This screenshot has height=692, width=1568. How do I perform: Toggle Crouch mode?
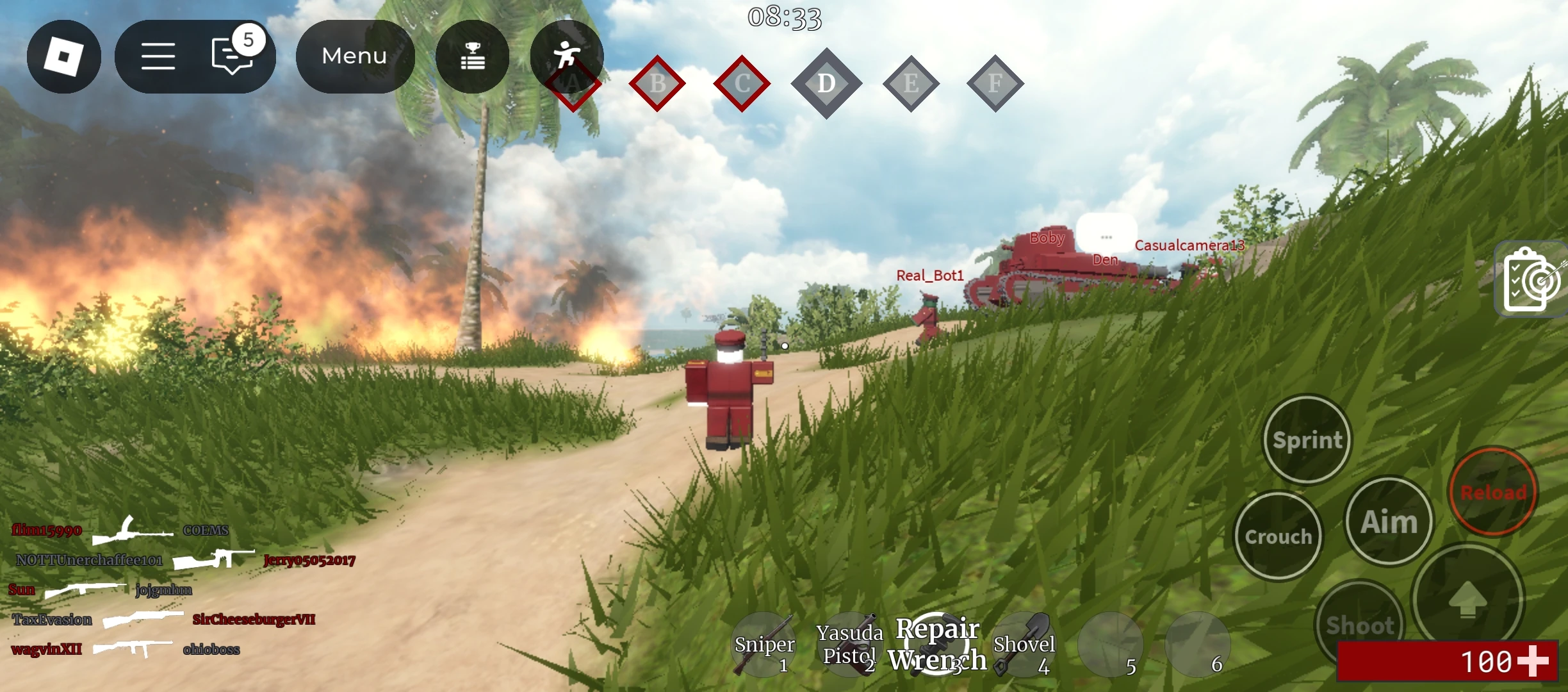point(1278,537)
